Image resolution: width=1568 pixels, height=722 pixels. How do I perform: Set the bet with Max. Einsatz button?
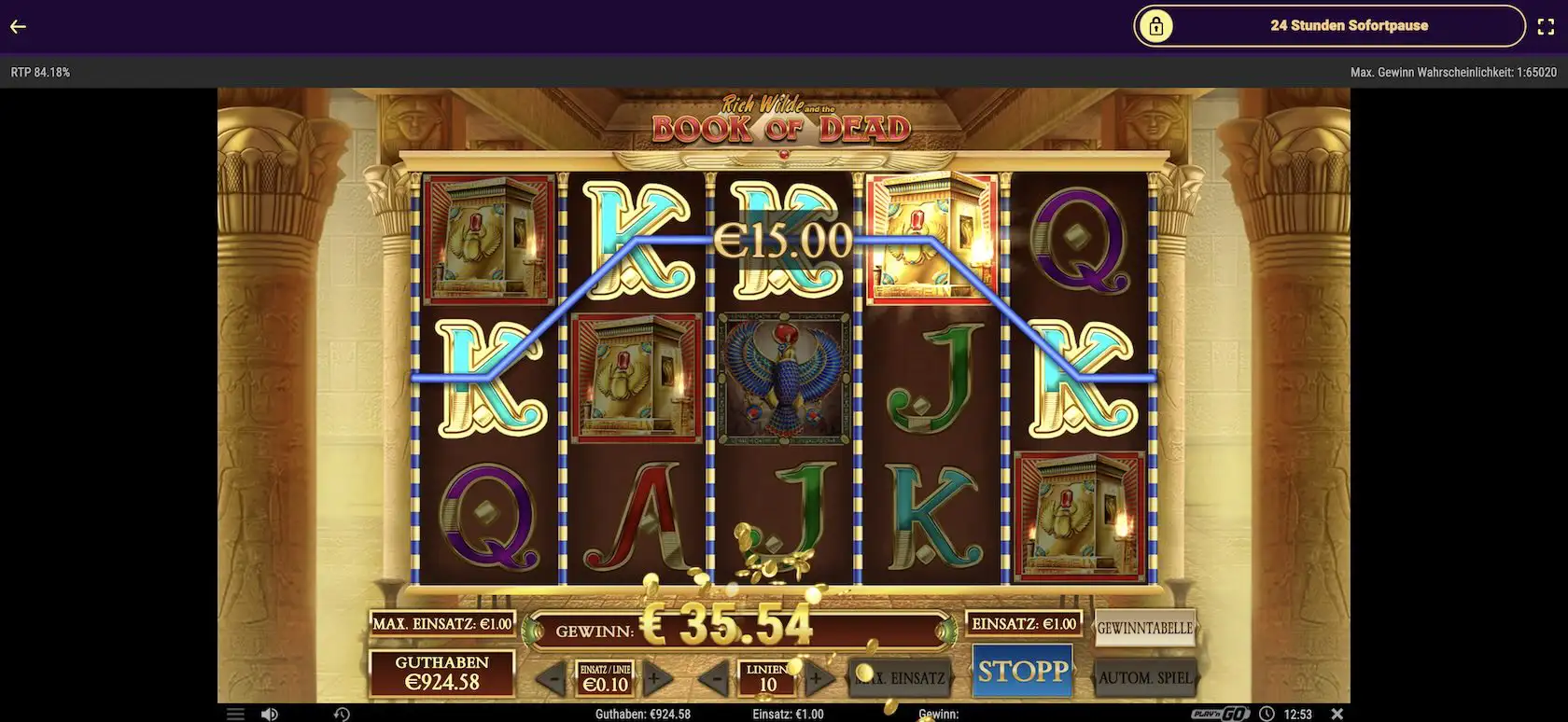902,678
